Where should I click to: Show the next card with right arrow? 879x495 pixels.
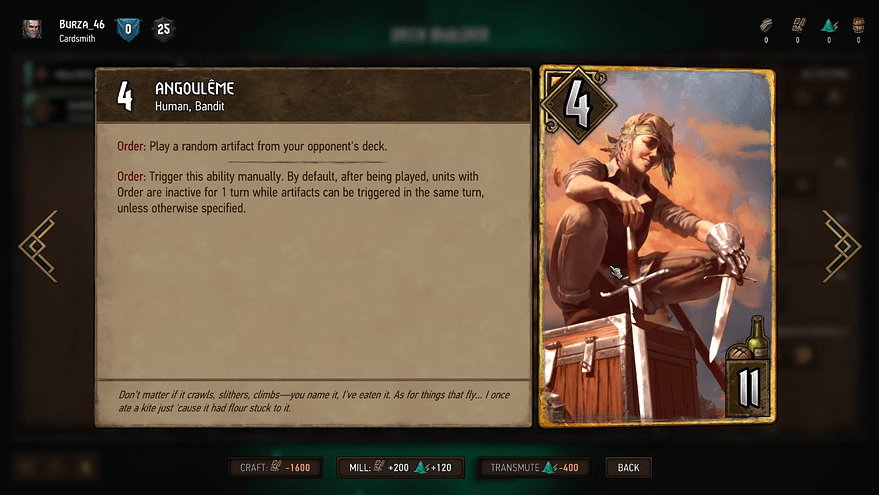[x=841, y=246]
